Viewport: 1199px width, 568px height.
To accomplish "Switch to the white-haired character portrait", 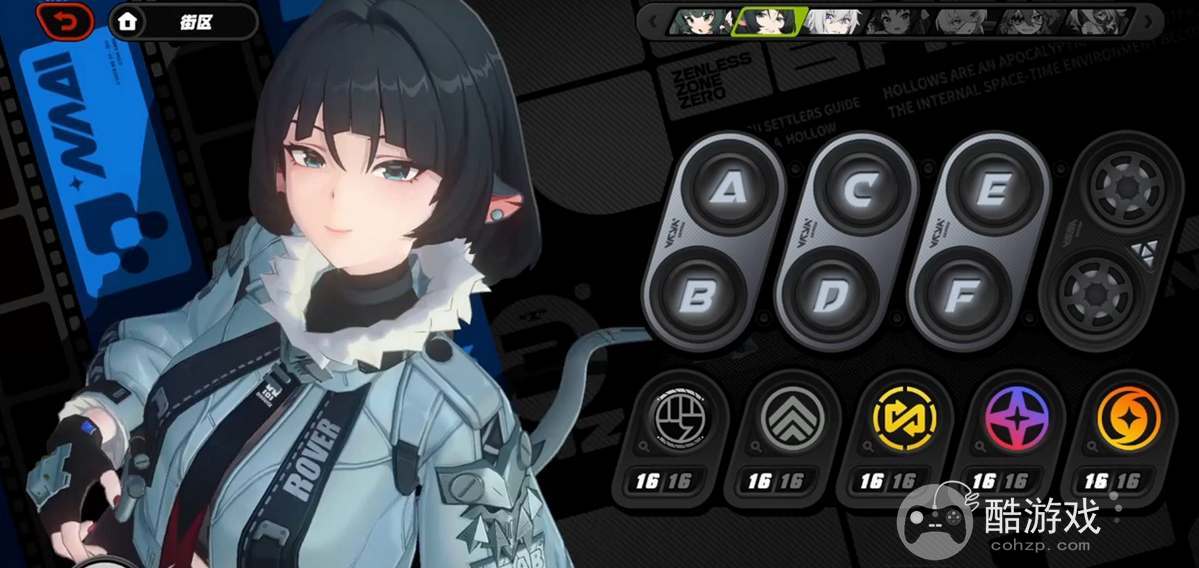I will click(x=832, y=21).
